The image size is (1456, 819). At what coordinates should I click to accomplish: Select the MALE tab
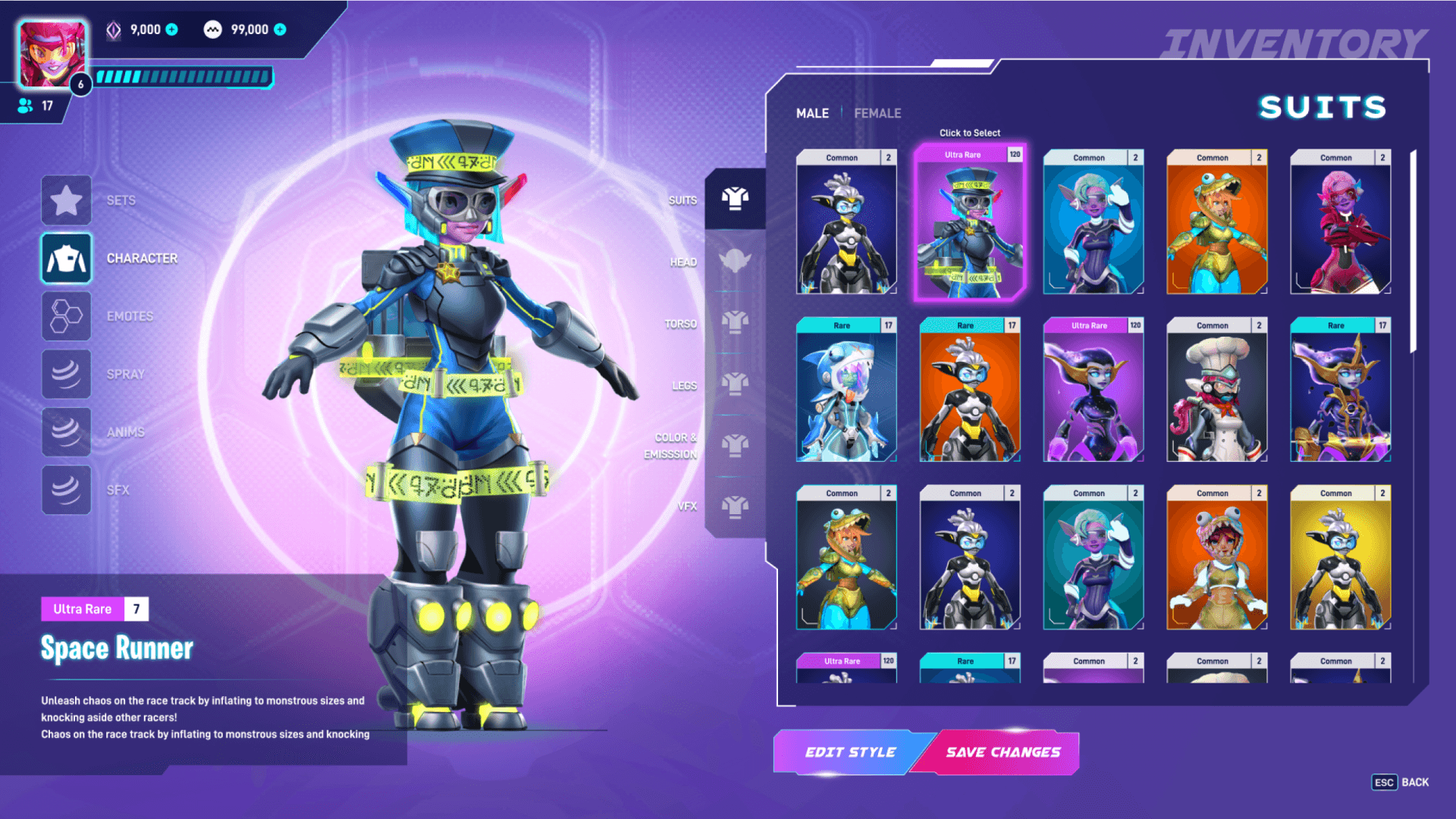click(812, 112)
